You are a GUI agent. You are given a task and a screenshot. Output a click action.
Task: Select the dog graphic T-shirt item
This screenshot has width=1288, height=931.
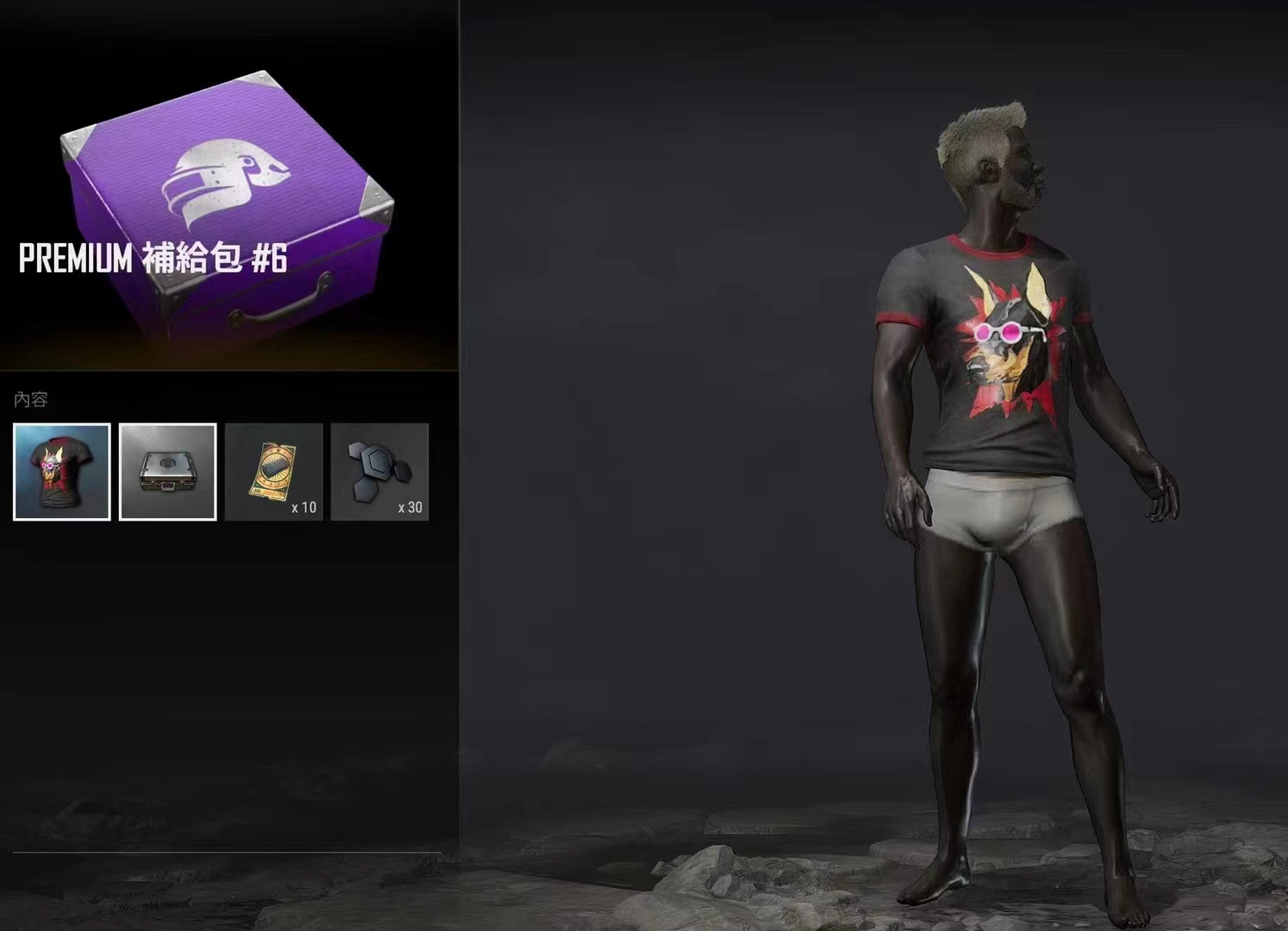tap(62, 472)
